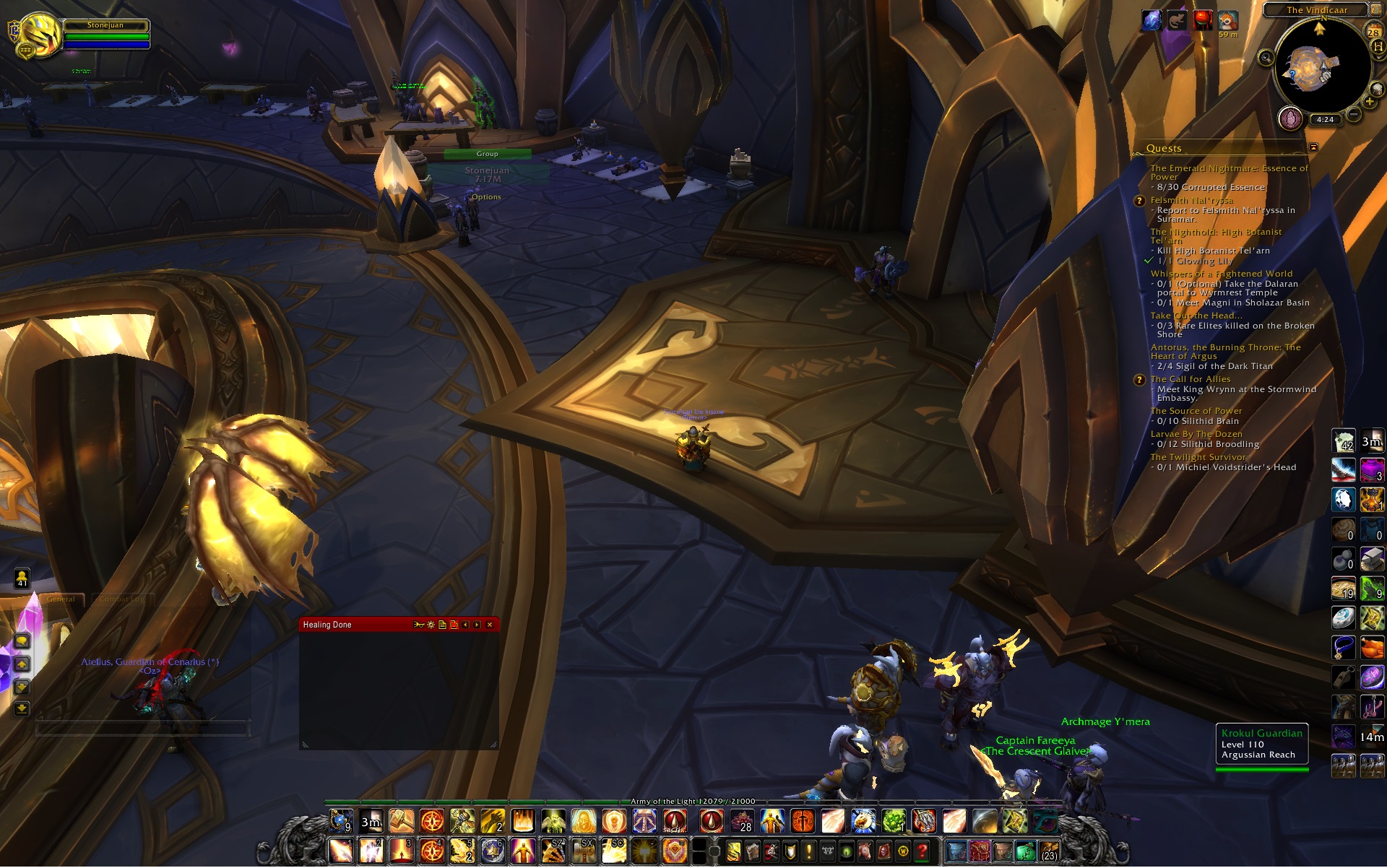Open the Whispers of a Frightened World quest
1387x868 pixels.
coord(1221,274)
